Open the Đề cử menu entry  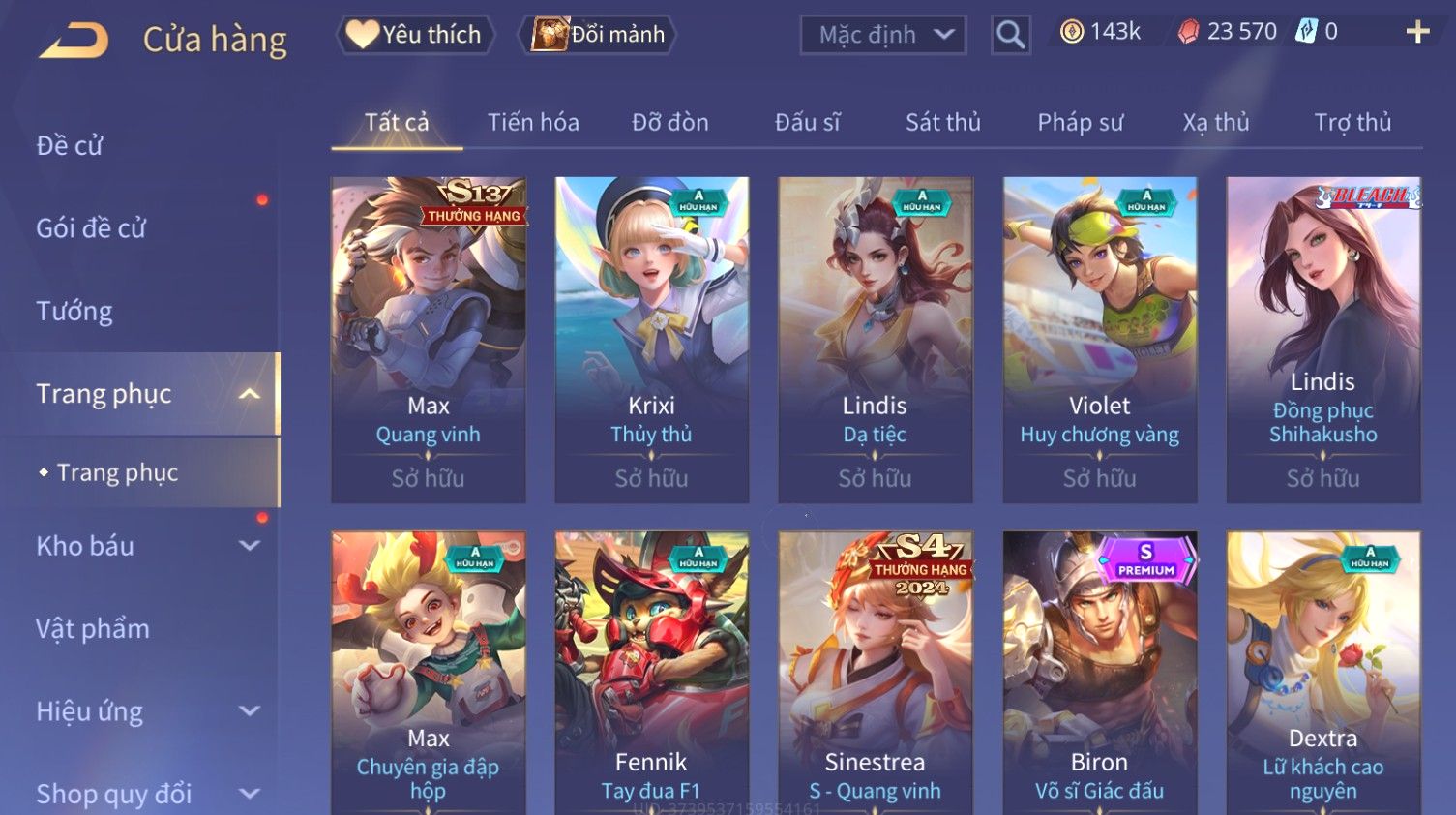click(70, 146)
